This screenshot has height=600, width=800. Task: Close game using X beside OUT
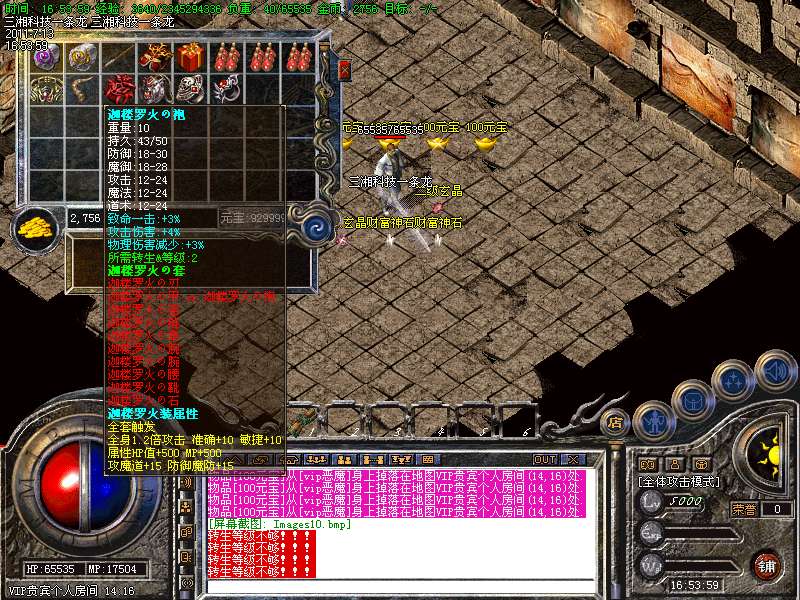573,459
